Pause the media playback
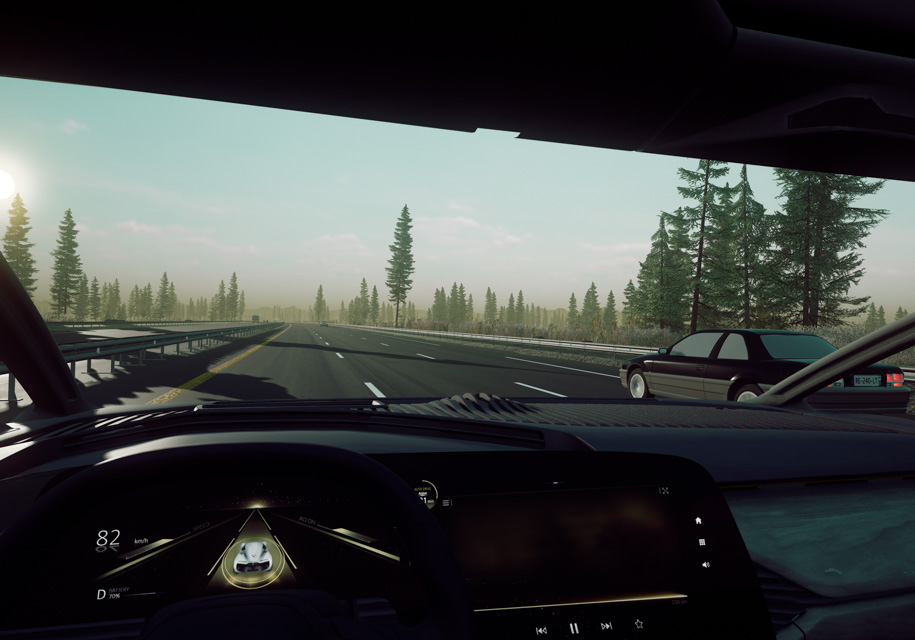The width and height of the screenshot is (915, 640). click(574, 628)
